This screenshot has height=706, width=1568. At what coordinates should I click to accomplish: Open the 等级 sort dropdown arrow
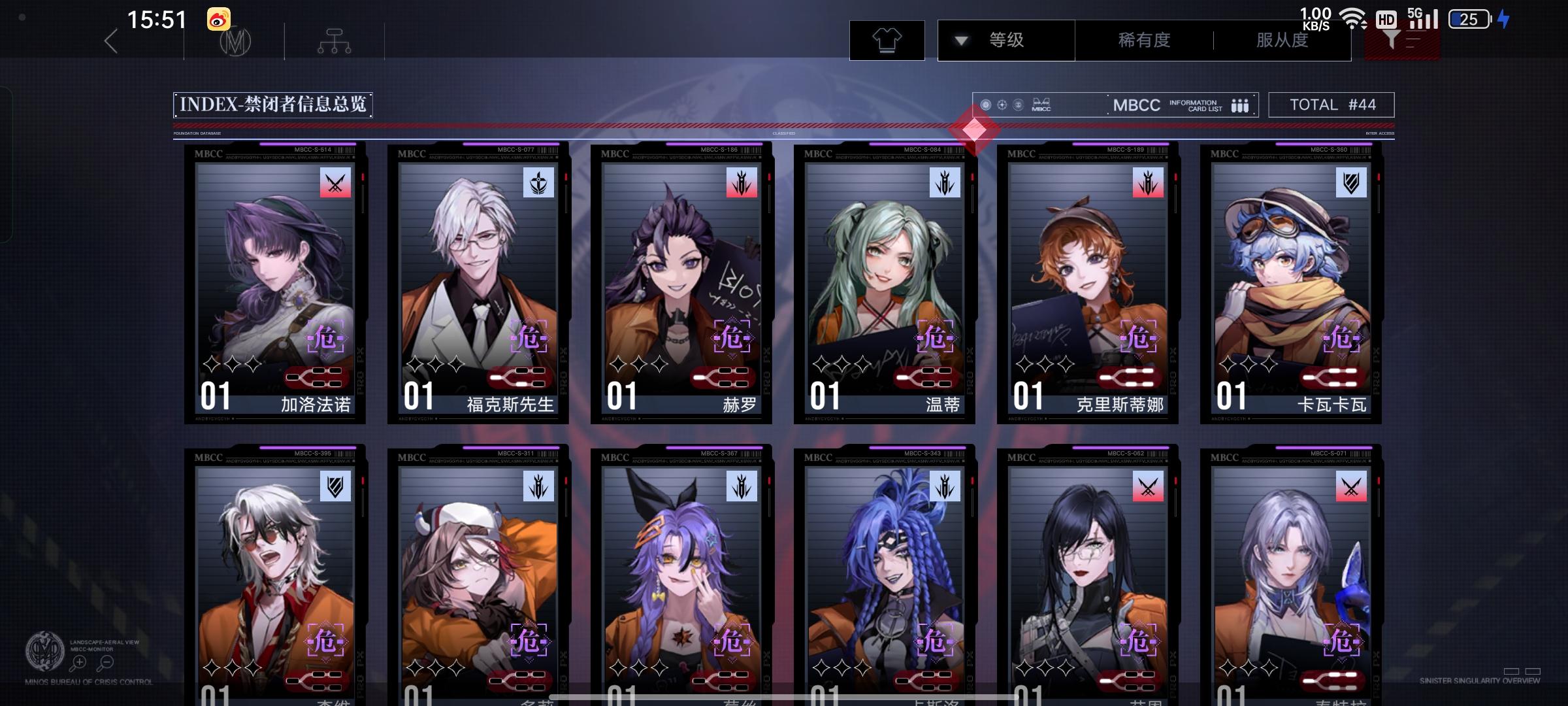[960, 40]
